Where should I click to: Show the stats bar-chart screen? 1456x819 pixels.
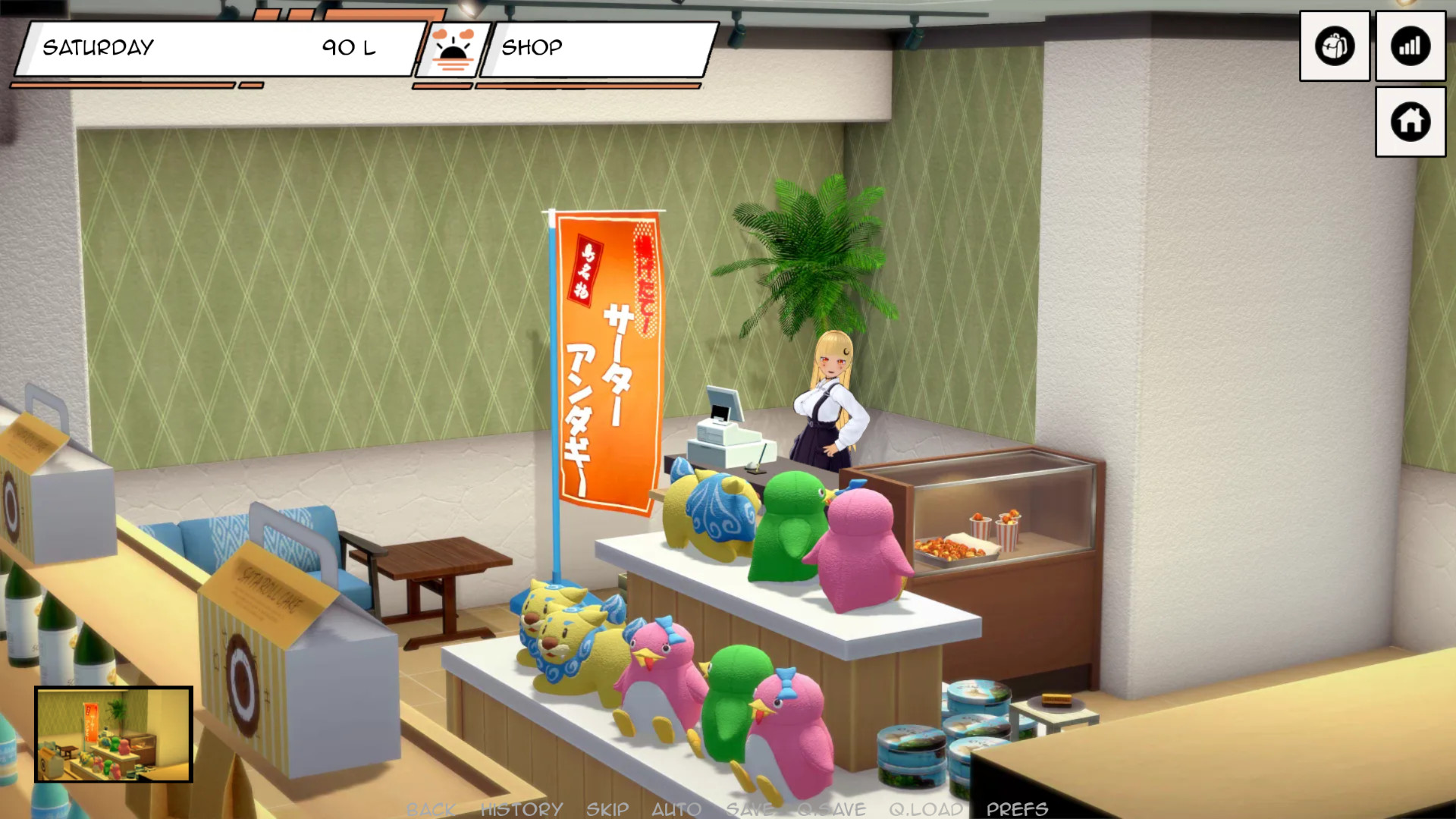coord(1410,46)
